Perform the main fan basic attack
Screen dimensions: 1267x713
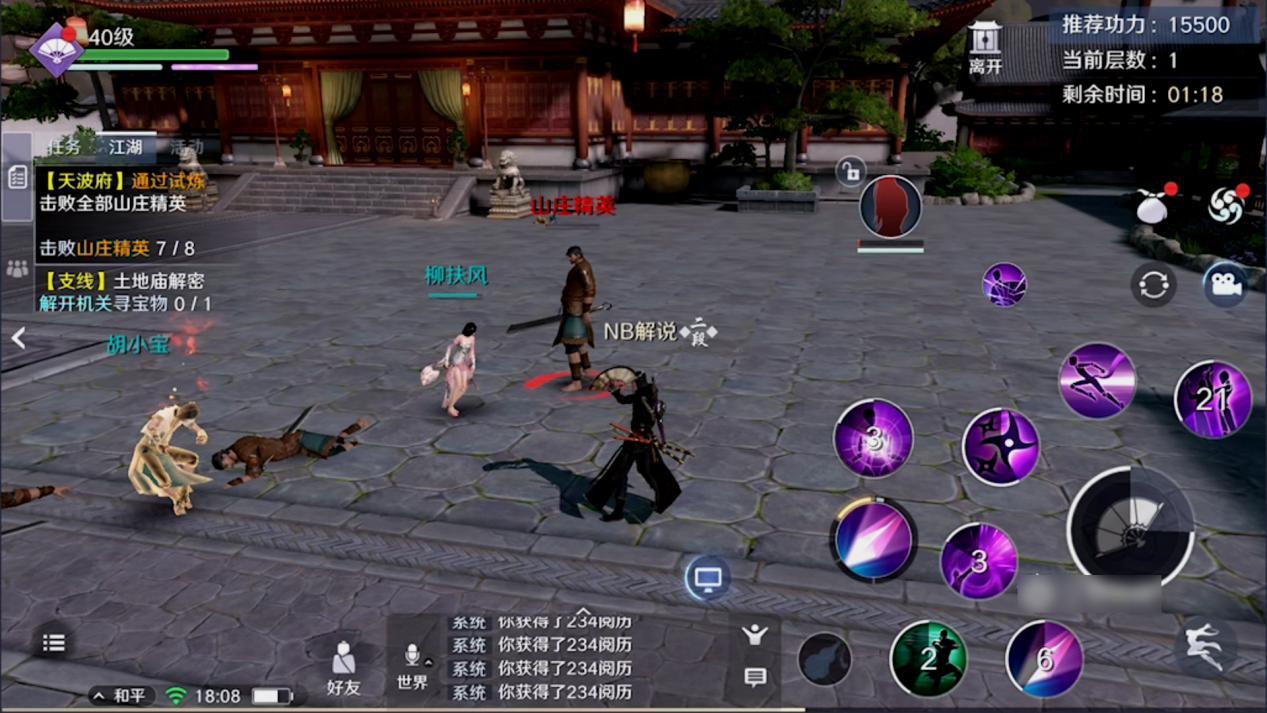(x=1130, y=527)
